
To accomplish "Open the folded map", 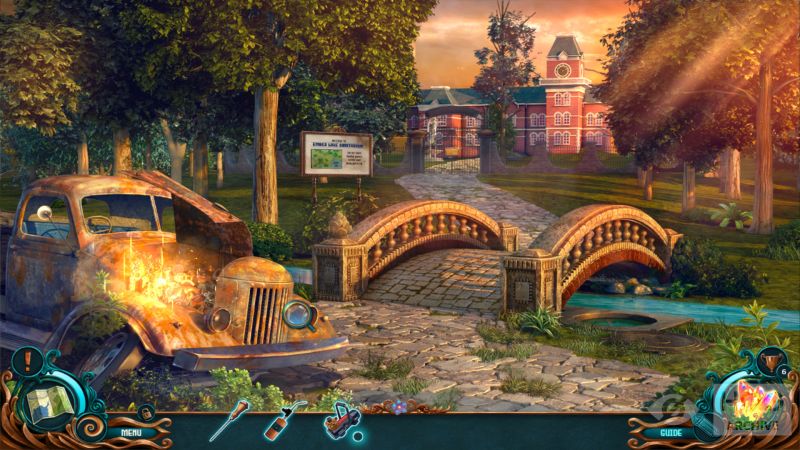I will 44,404.
